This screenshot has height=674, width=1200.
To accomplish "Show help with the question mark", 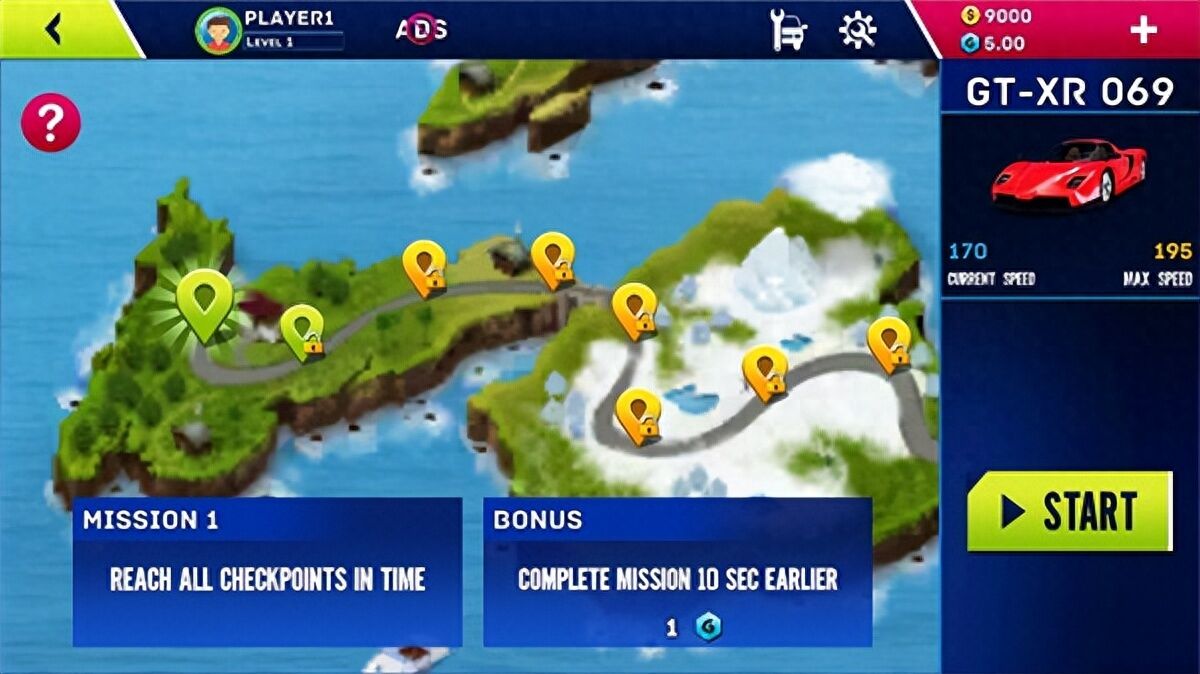I will tap(50, 123).
